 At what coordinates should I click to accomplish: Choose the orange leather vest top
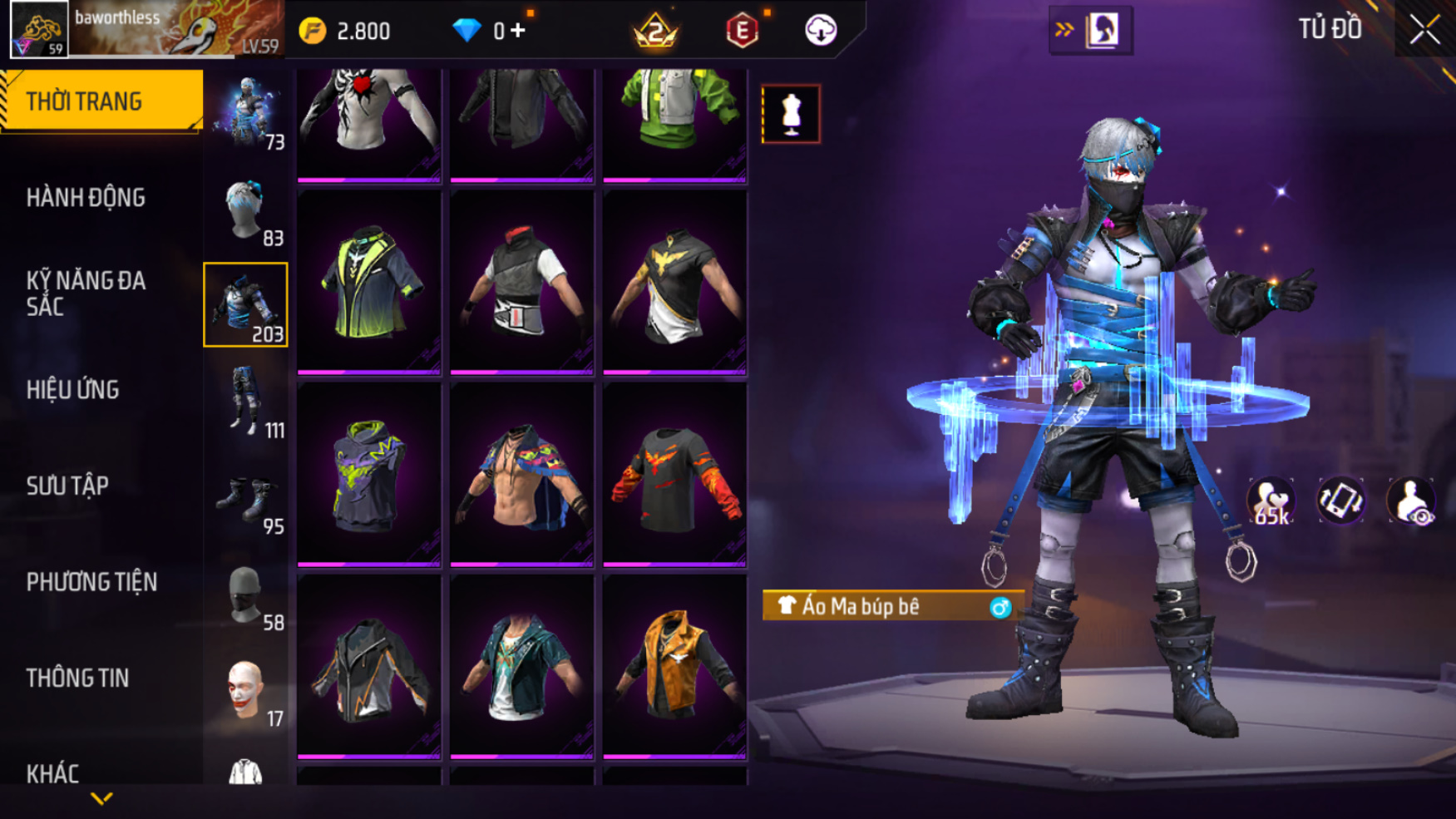tap(674, 667)
